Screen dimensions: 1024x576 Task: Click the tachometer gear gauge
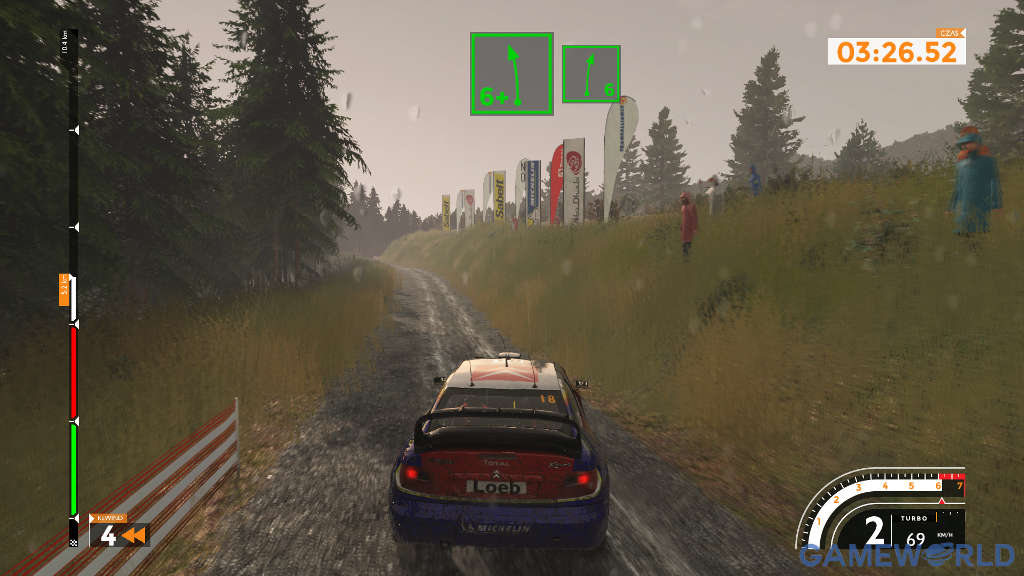pos(884,515)
